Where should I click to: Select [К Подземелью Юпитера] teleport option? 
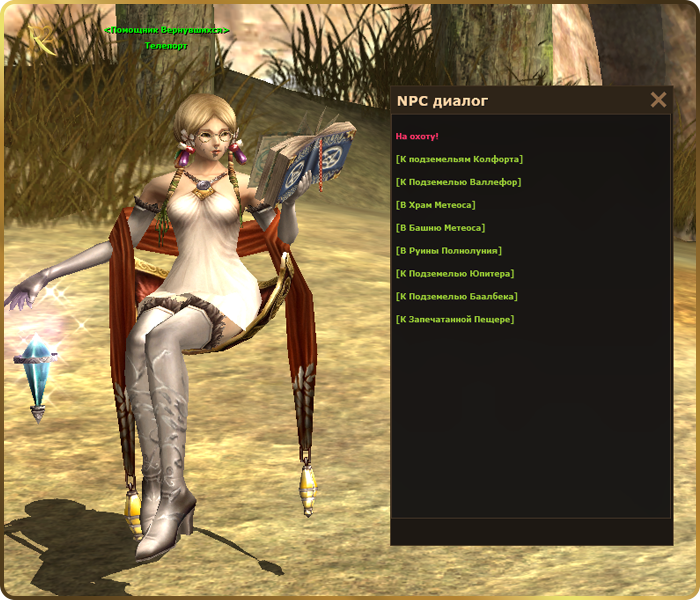pyautogui.click(x=455, y=274)
